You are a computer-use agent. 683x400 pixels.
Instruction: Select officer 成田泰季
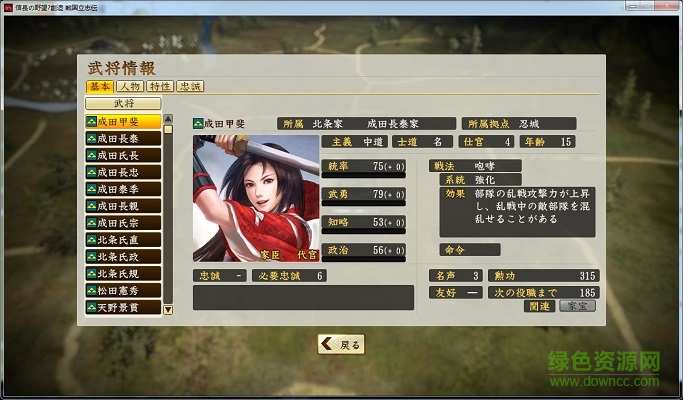pyautogui.click(x=123, y=189)
